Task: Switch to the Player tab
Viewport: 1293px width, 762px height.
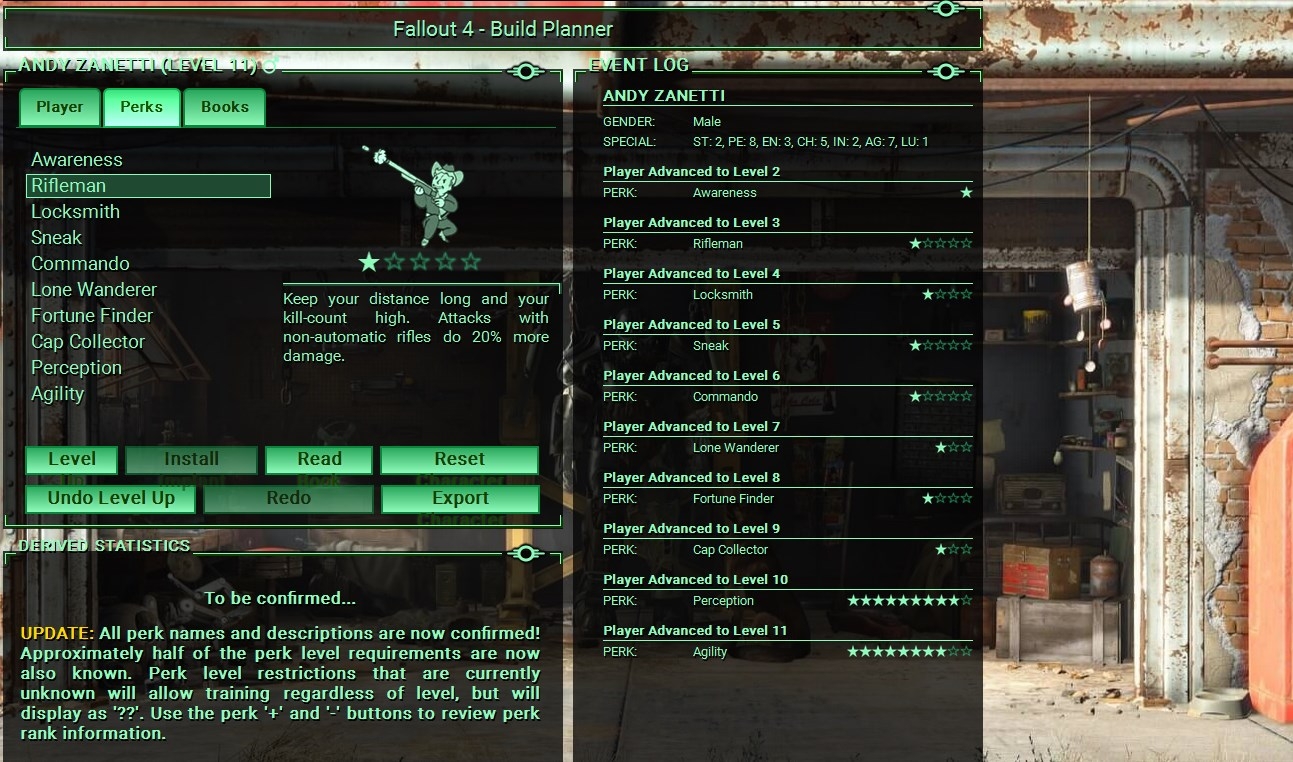Action: pyautogui.click(x=59, y=106)
